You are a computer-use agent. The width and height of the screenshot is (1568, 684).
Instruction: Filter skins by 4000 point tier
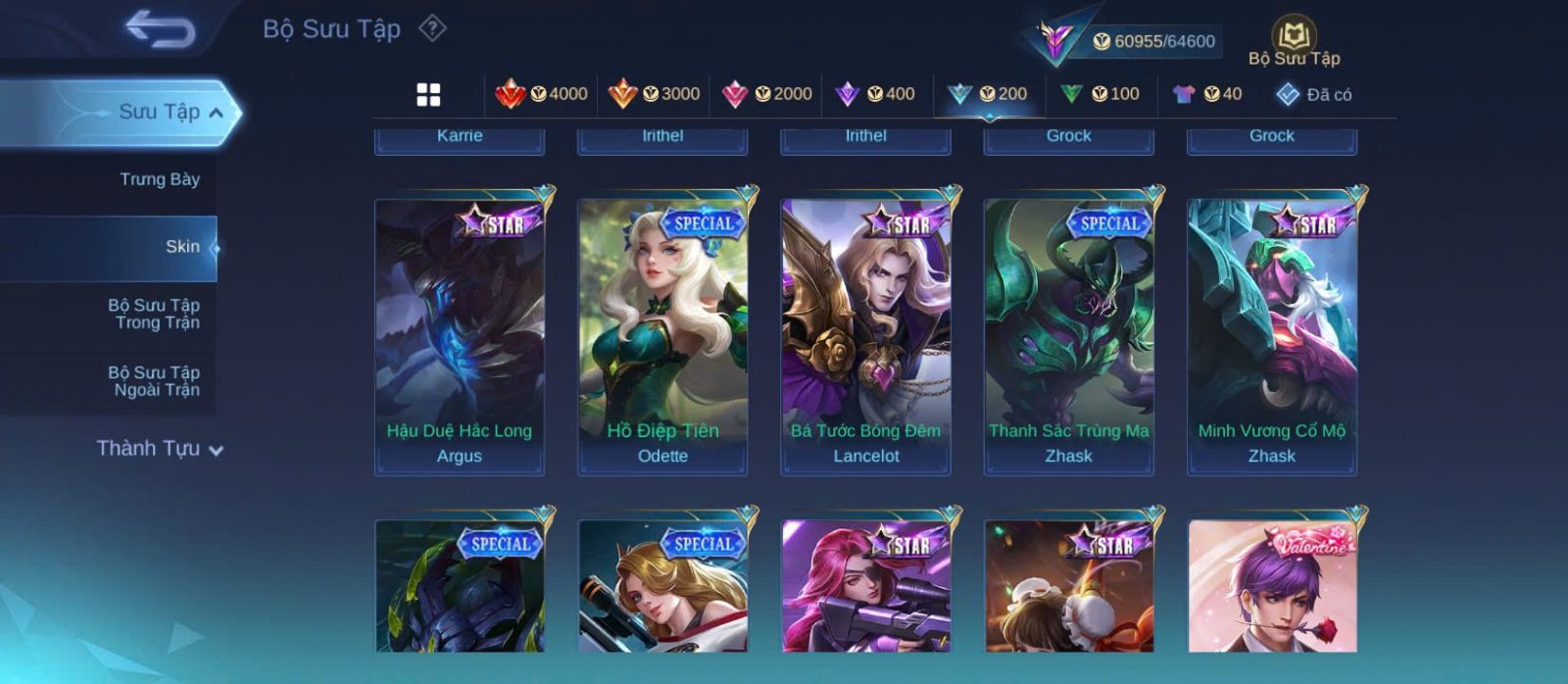(541, 94)
